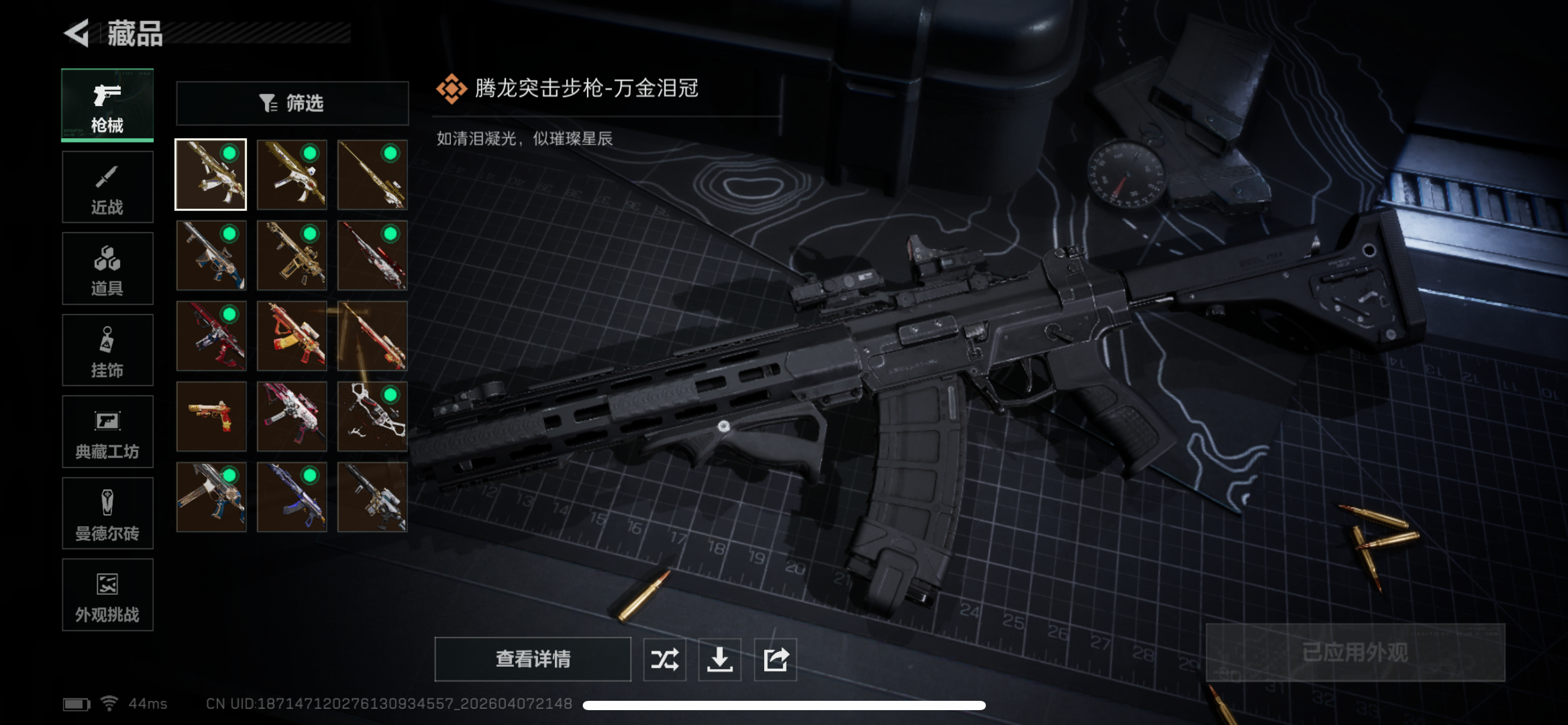Open the 筛选 filter options
Viewport: 1568px width, 725px height.
tap(292, 103)
